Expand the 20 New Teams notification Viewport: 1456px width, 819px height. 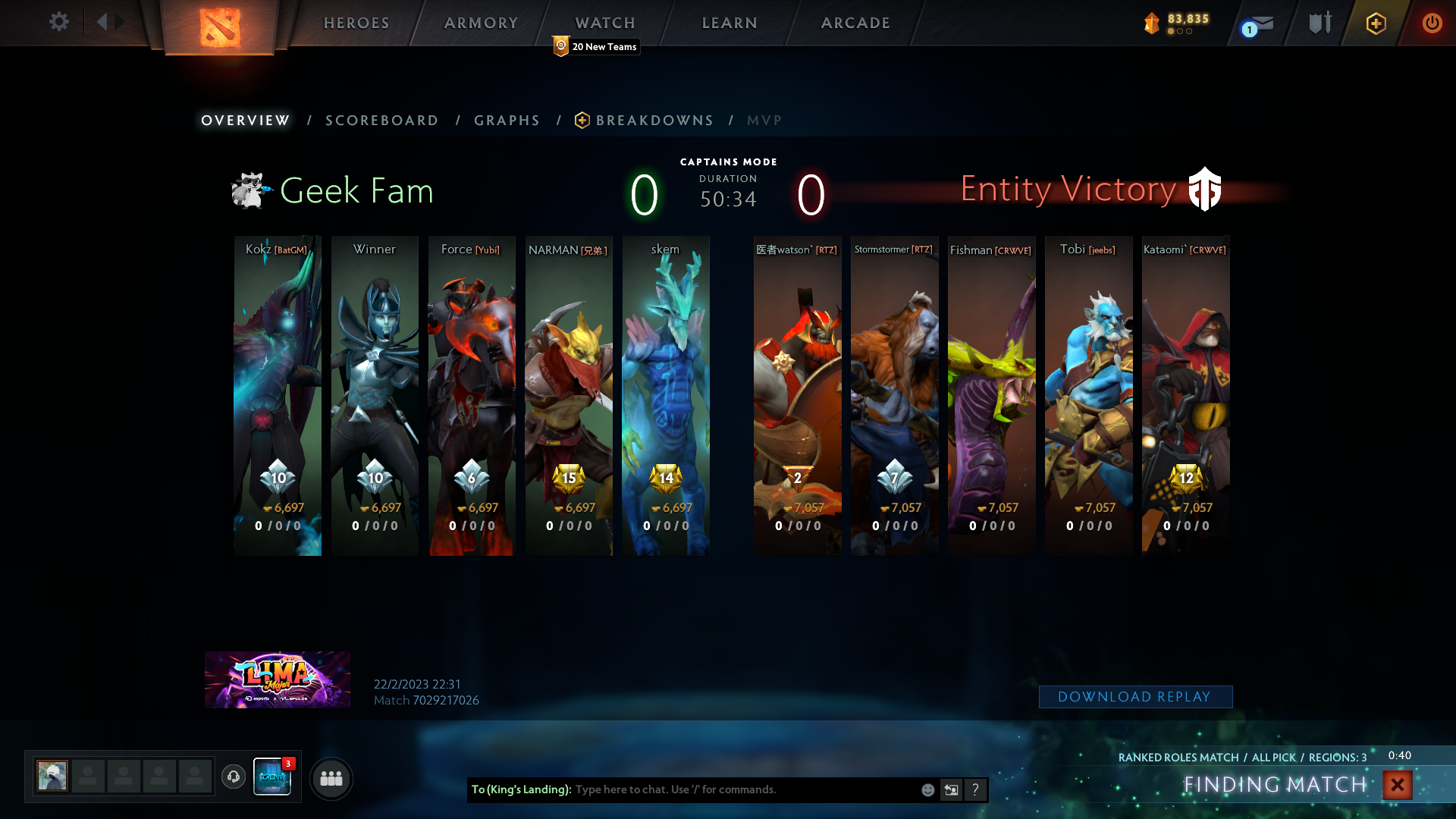596,46
